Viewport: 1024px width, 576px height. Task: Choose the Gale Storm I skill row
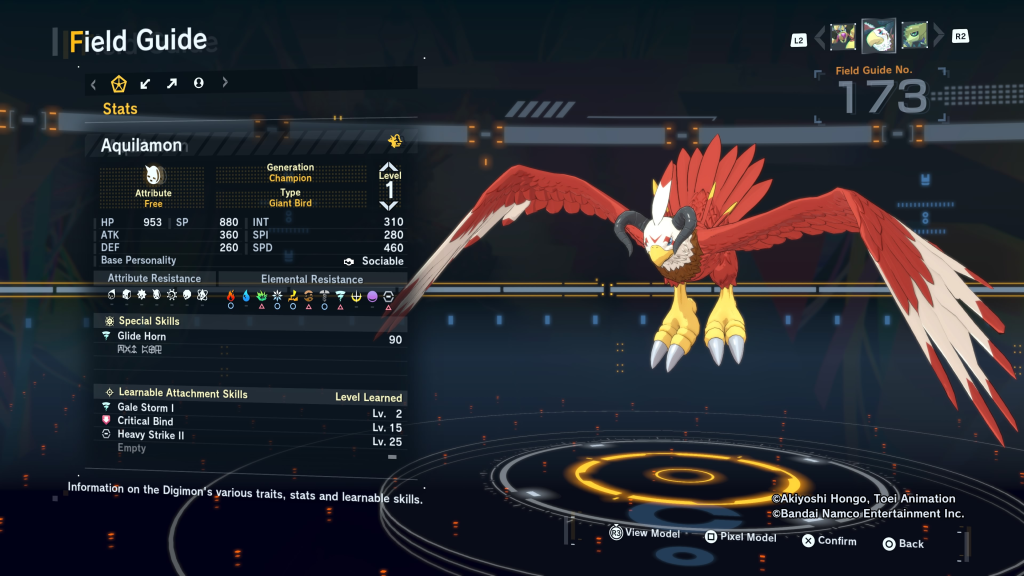250,408
